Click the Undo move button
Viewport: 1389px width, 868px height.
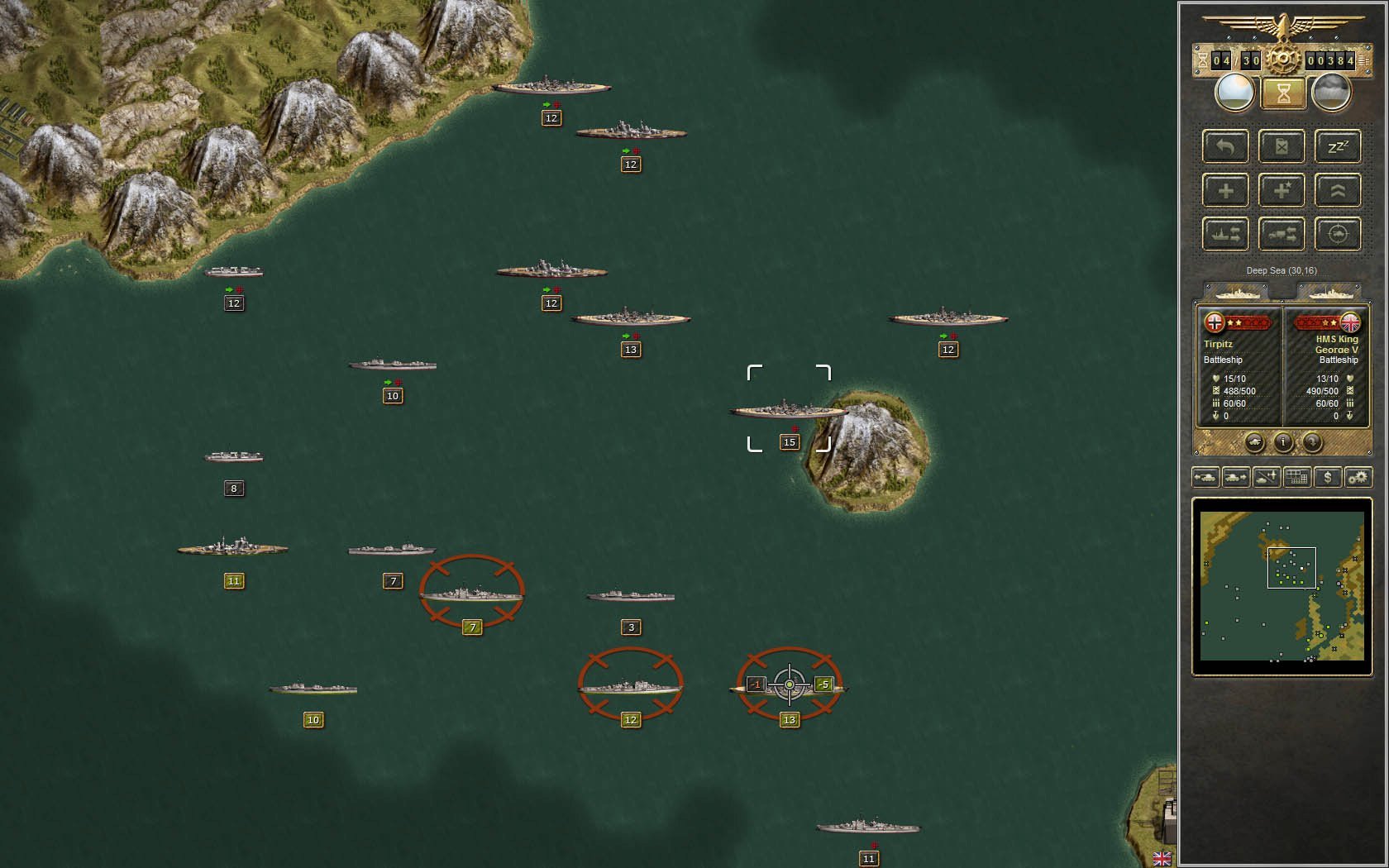tap(1225, 146)
